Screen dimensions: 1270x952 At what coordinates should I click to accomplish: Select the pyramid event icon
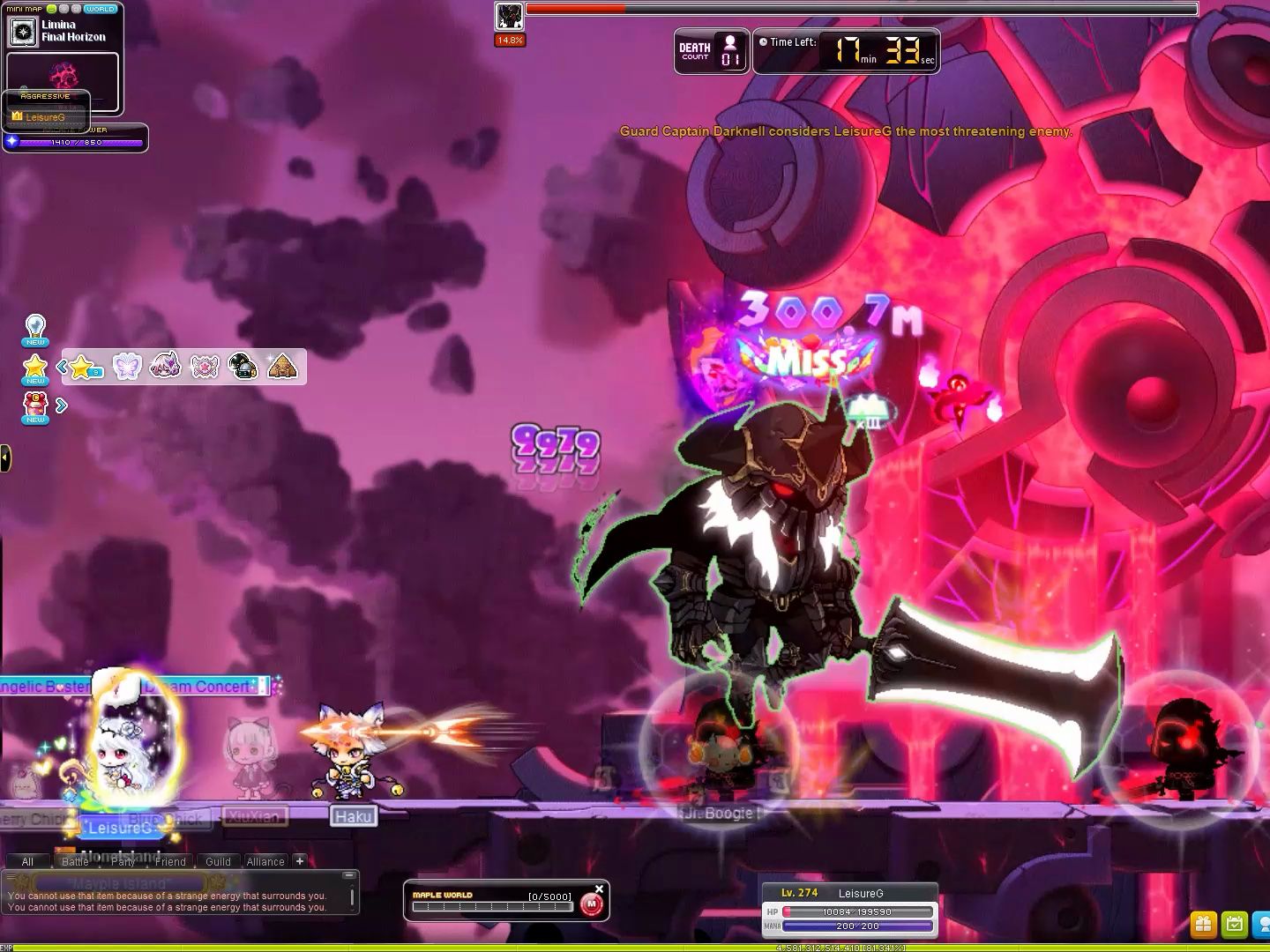(282, 367)
